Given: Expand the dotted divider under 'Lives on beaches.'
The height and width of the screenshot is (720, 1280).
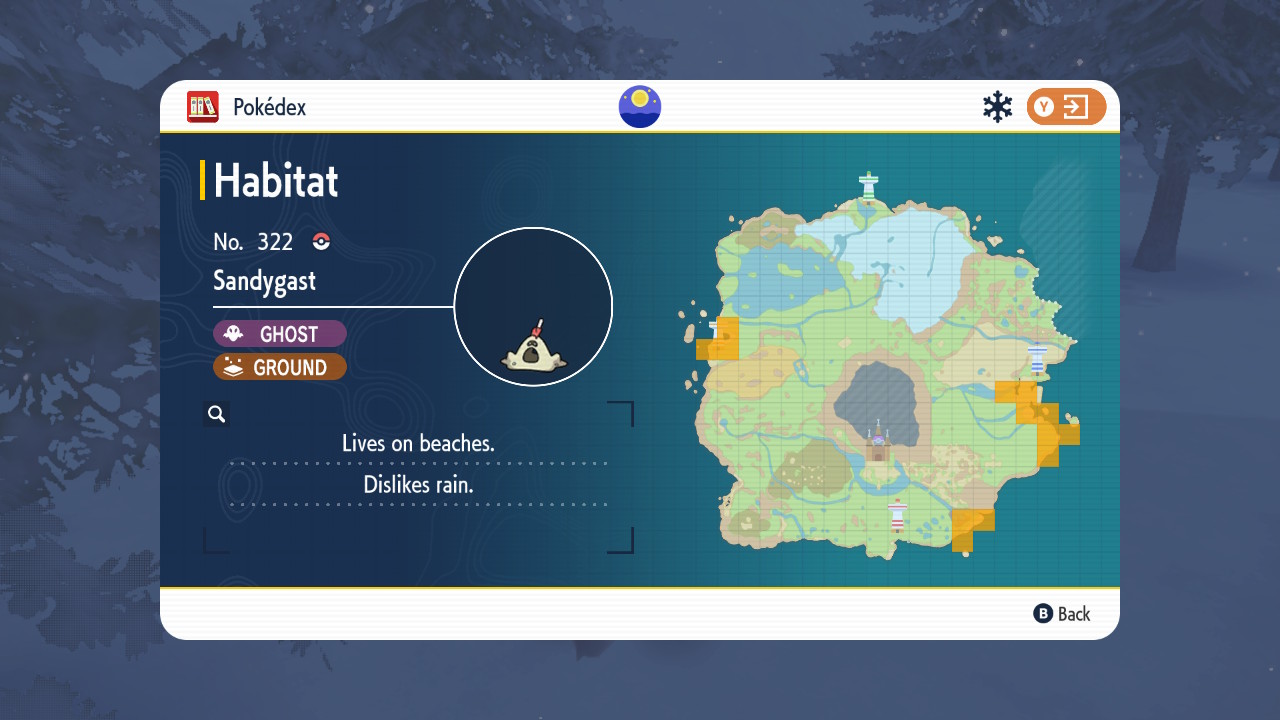Looking at the screenshot, I should tap(417, 465).
